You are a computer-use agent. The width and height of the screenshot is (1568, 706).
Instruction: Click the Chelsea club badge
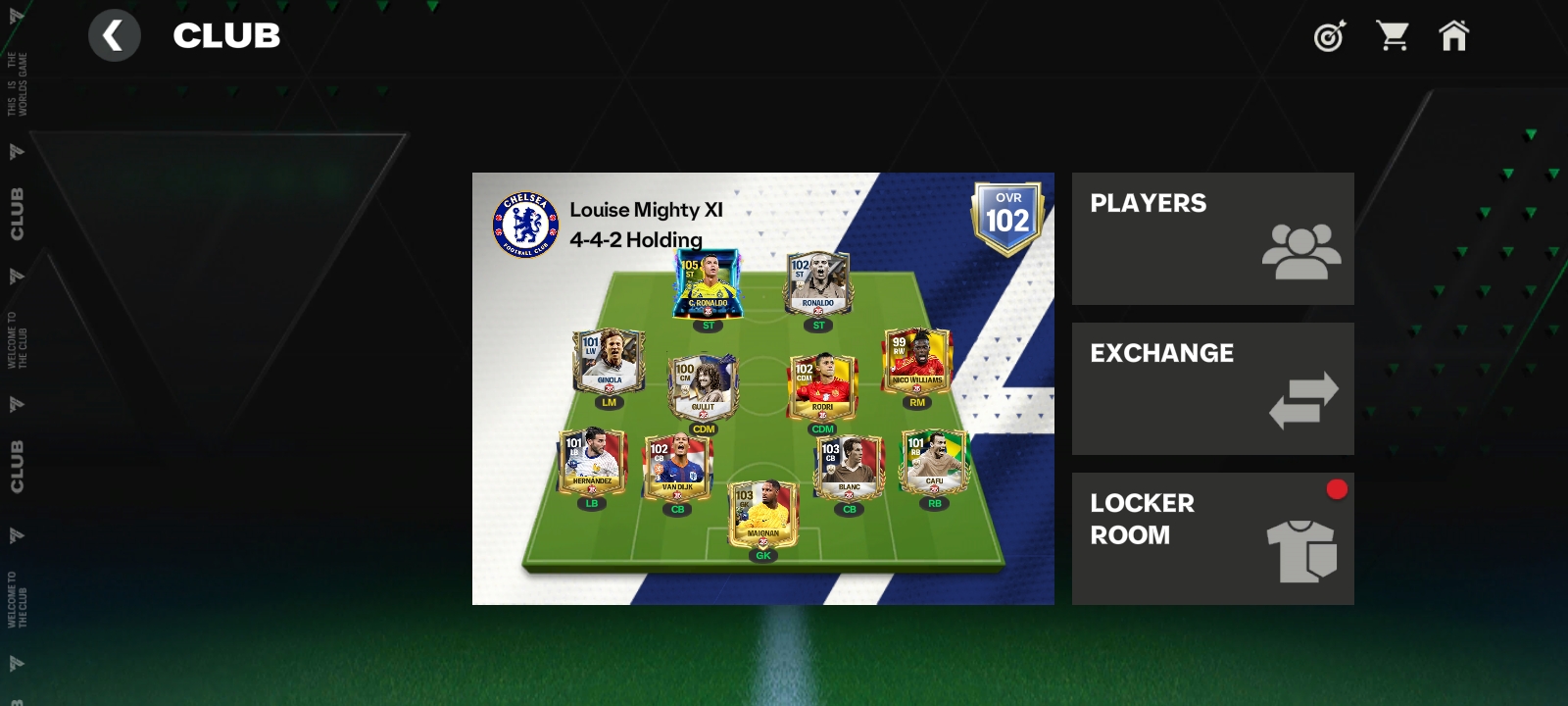click(x=526, y=225)
